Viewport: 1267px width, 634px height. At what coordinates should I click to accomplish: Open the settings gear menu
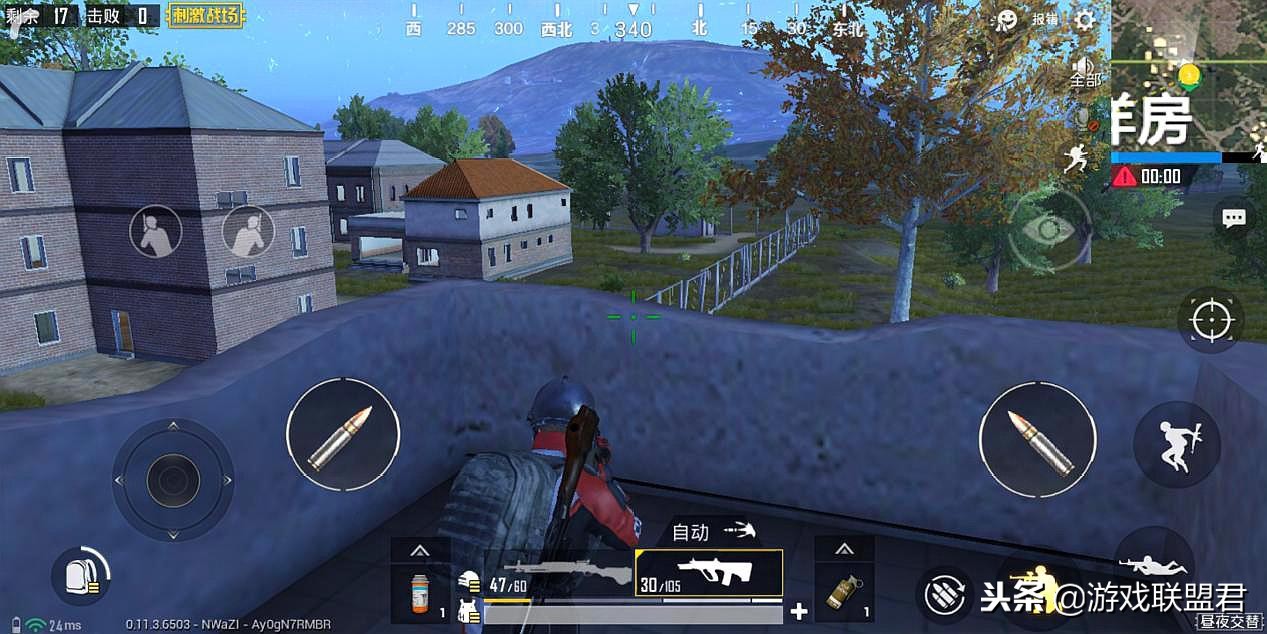[x=1084, y=19]
